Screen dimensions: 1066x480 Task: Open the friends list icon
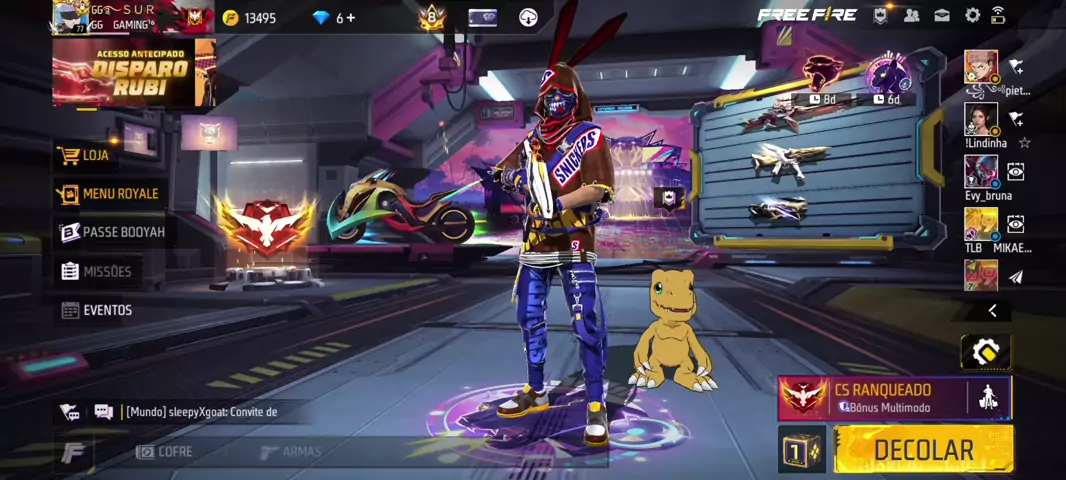pyautogui.click(x=911, y=16)
